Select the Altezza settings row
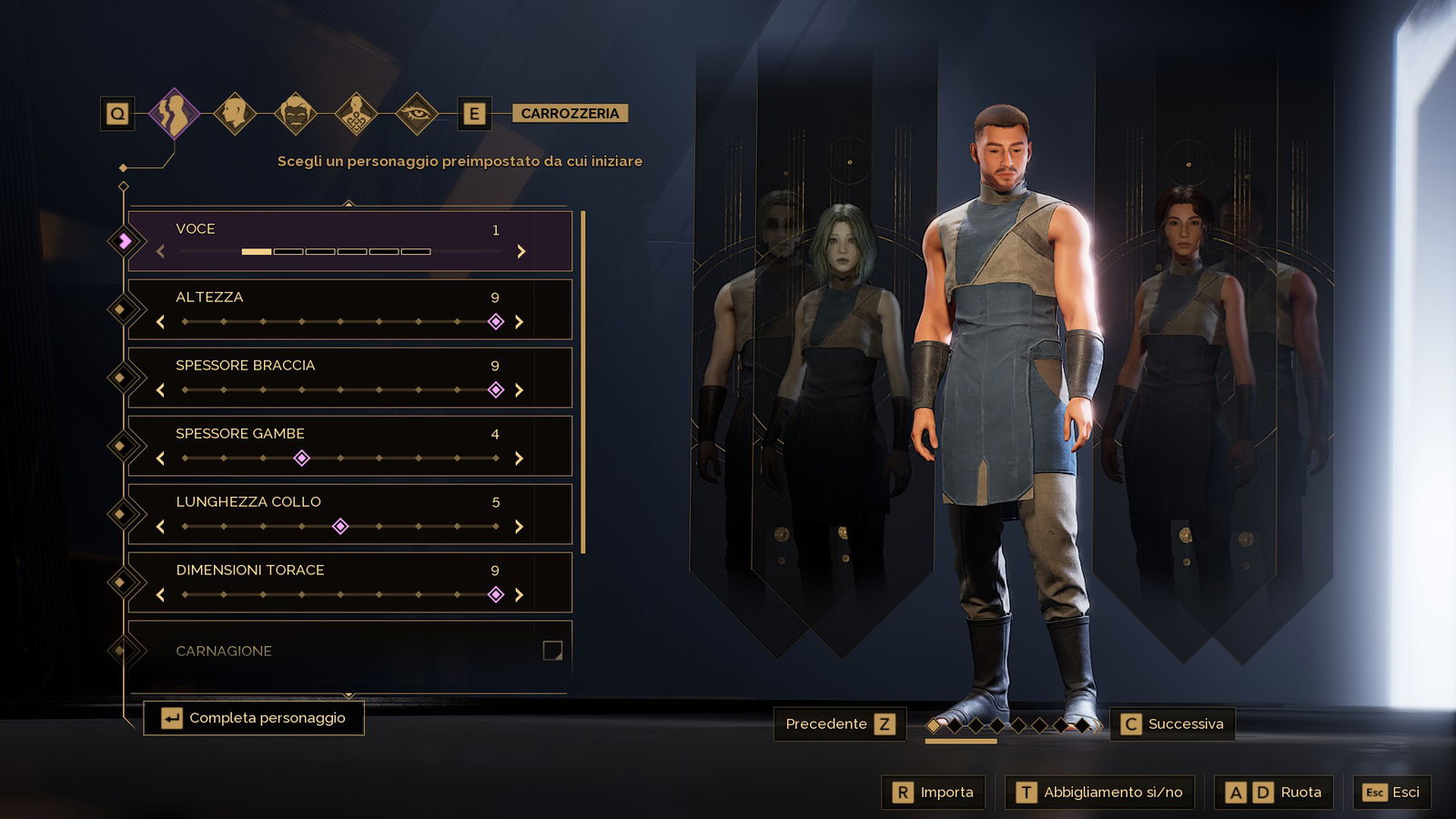1456x819 pixels. (x=349, y=298)
